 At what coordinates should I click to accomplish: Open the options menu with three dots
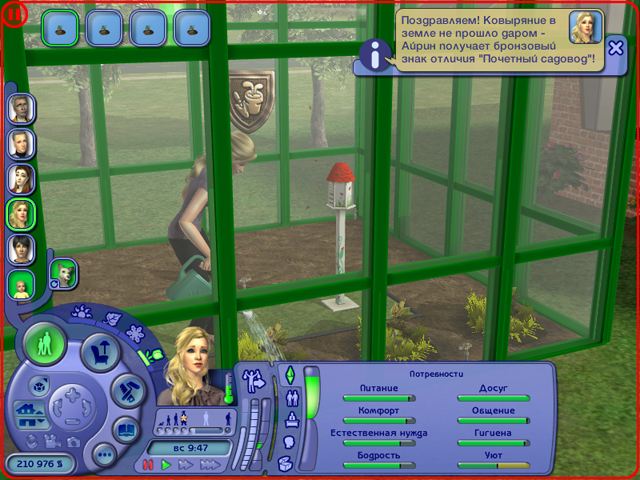coord(102,455)
